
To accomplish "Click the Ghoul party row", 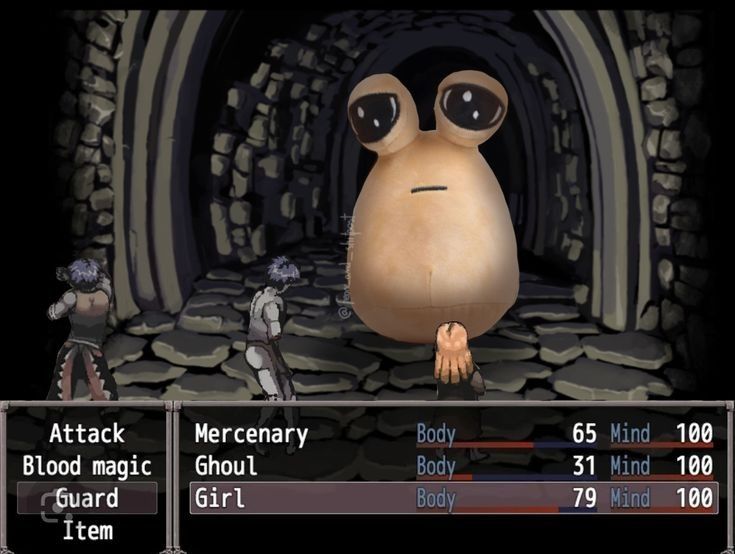I will [x=452, y=466].
